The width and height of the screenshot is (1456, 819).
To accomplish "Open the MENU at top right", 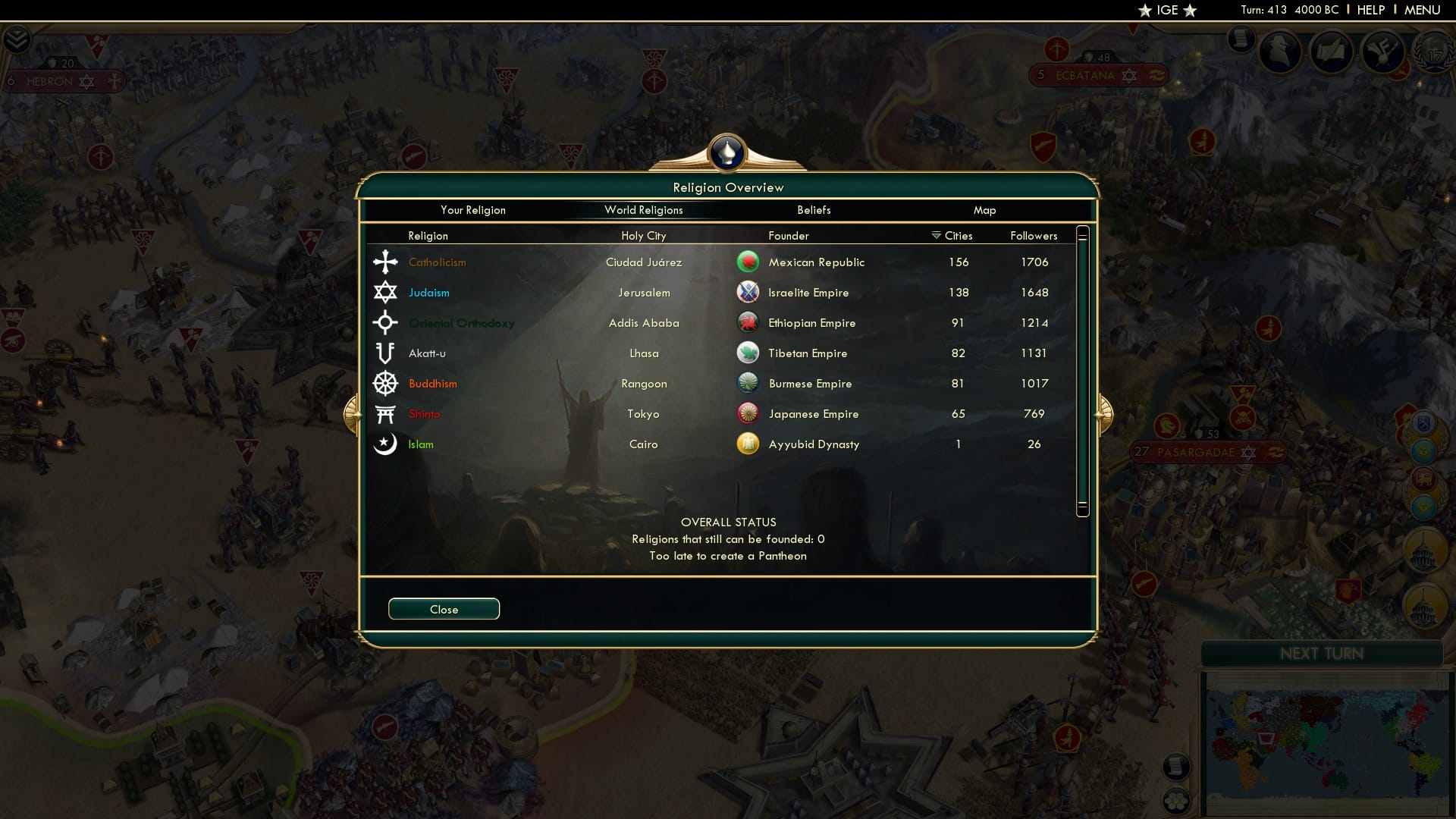I will coord(1424,10).
